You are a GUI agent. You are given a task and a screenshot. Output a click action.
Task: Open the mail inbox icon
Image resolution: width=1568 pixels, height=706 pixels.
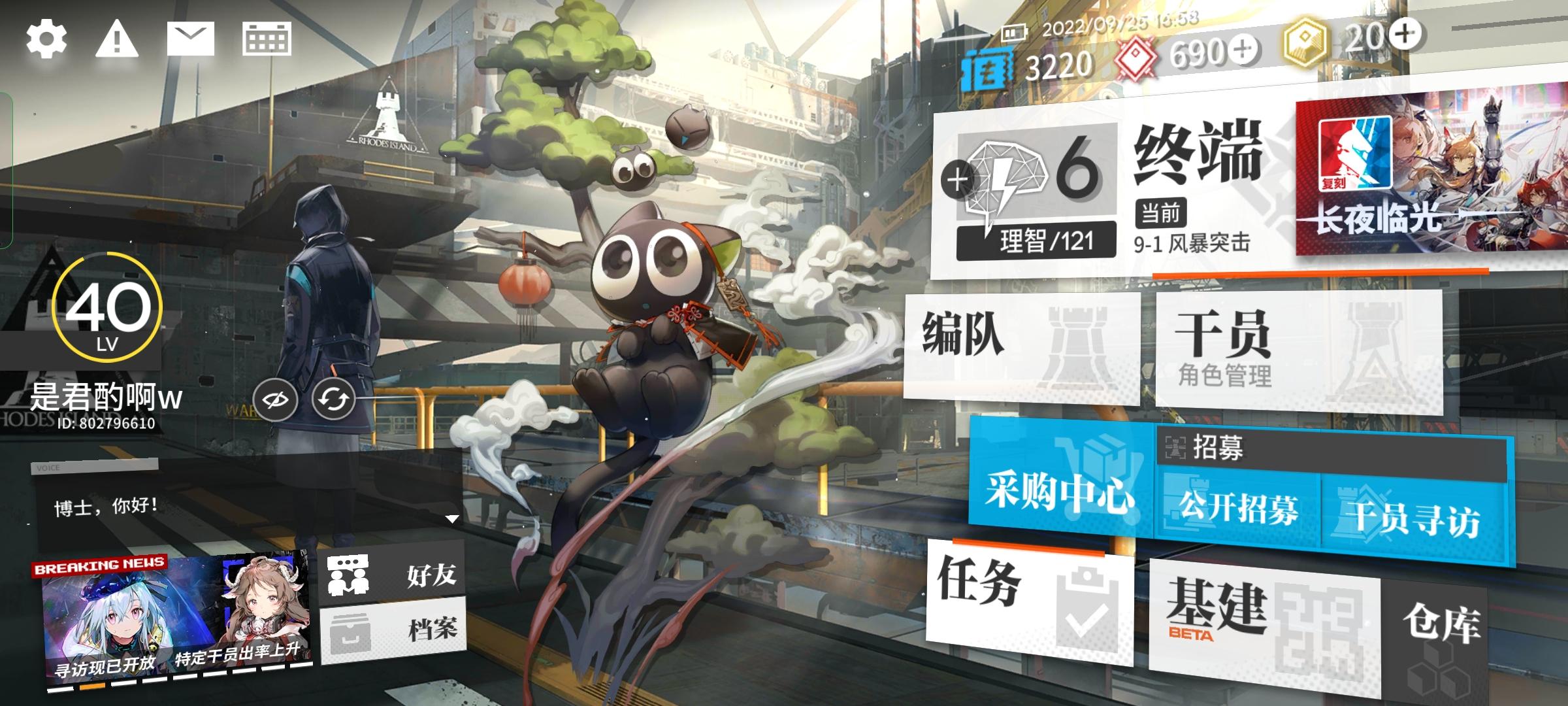pyautogui.click(x=189, y=39)
